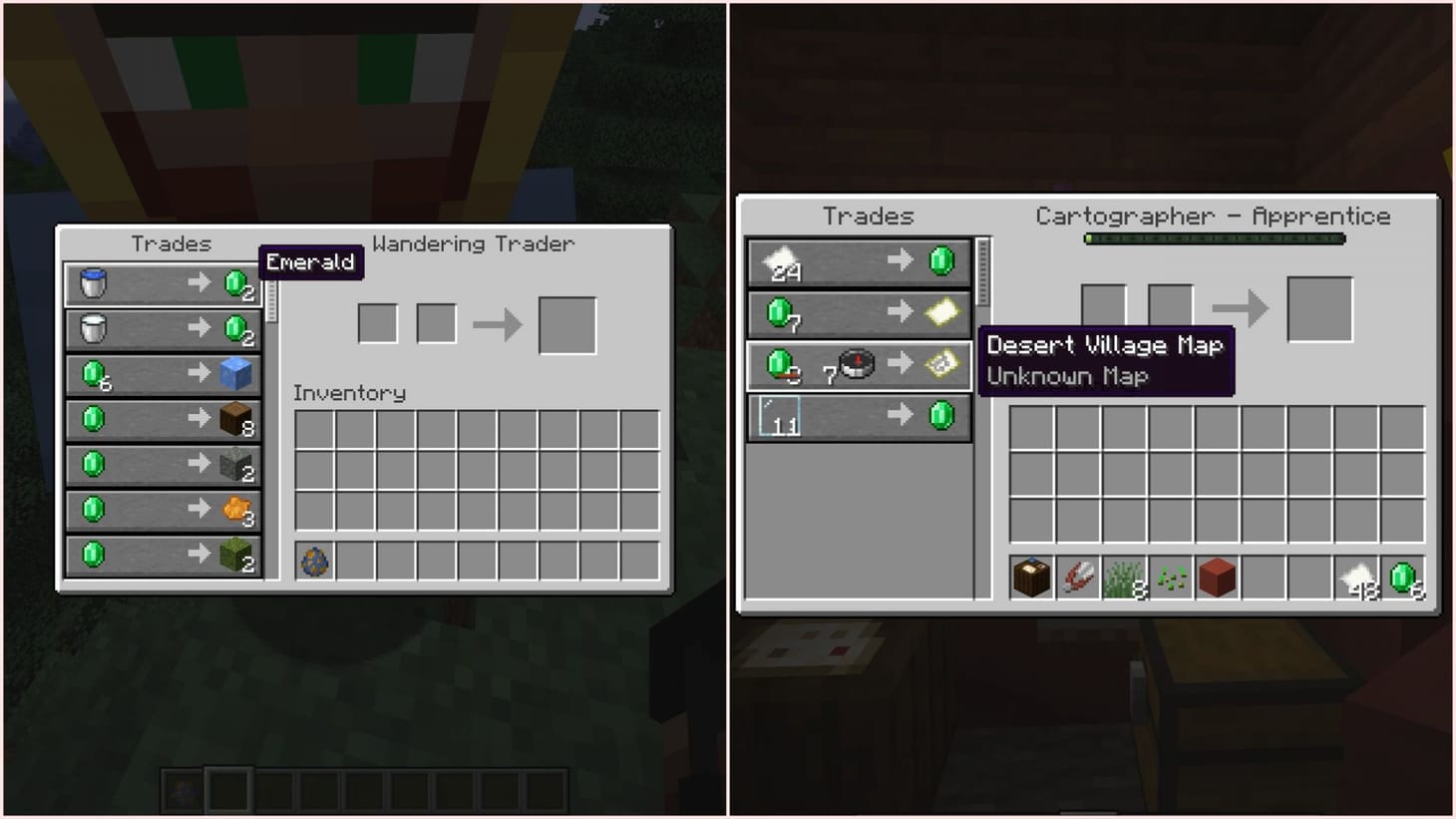Select the 24-paper-for-emerald trade
1456x819 pixels.
pos(858,260)
